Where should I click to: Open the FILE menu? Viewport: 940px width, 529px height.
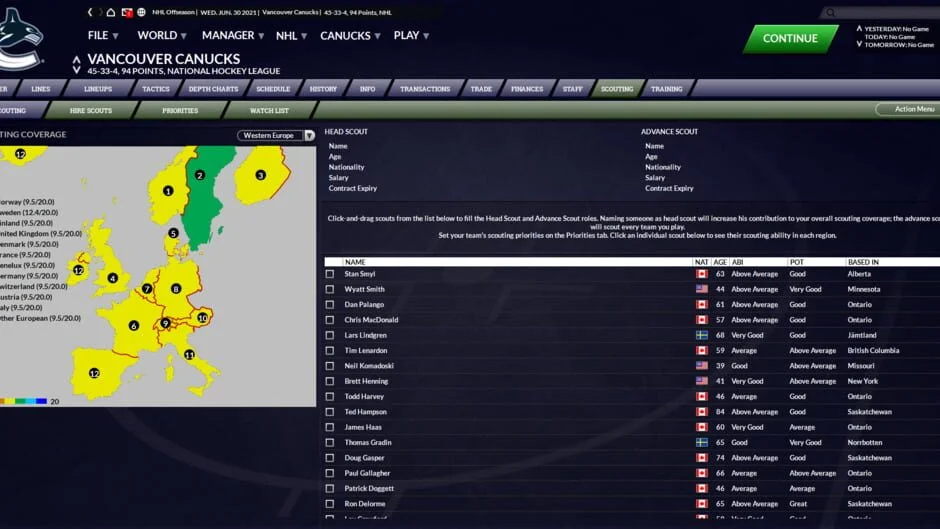[x=103, y=36]
